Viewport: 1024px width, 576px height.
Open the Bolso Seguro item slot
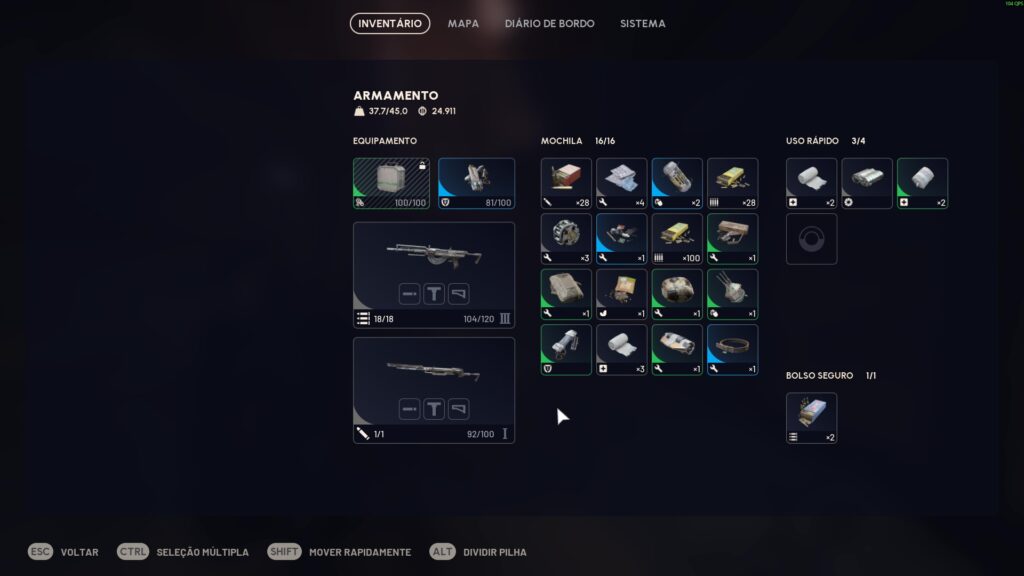pos(811,418)
